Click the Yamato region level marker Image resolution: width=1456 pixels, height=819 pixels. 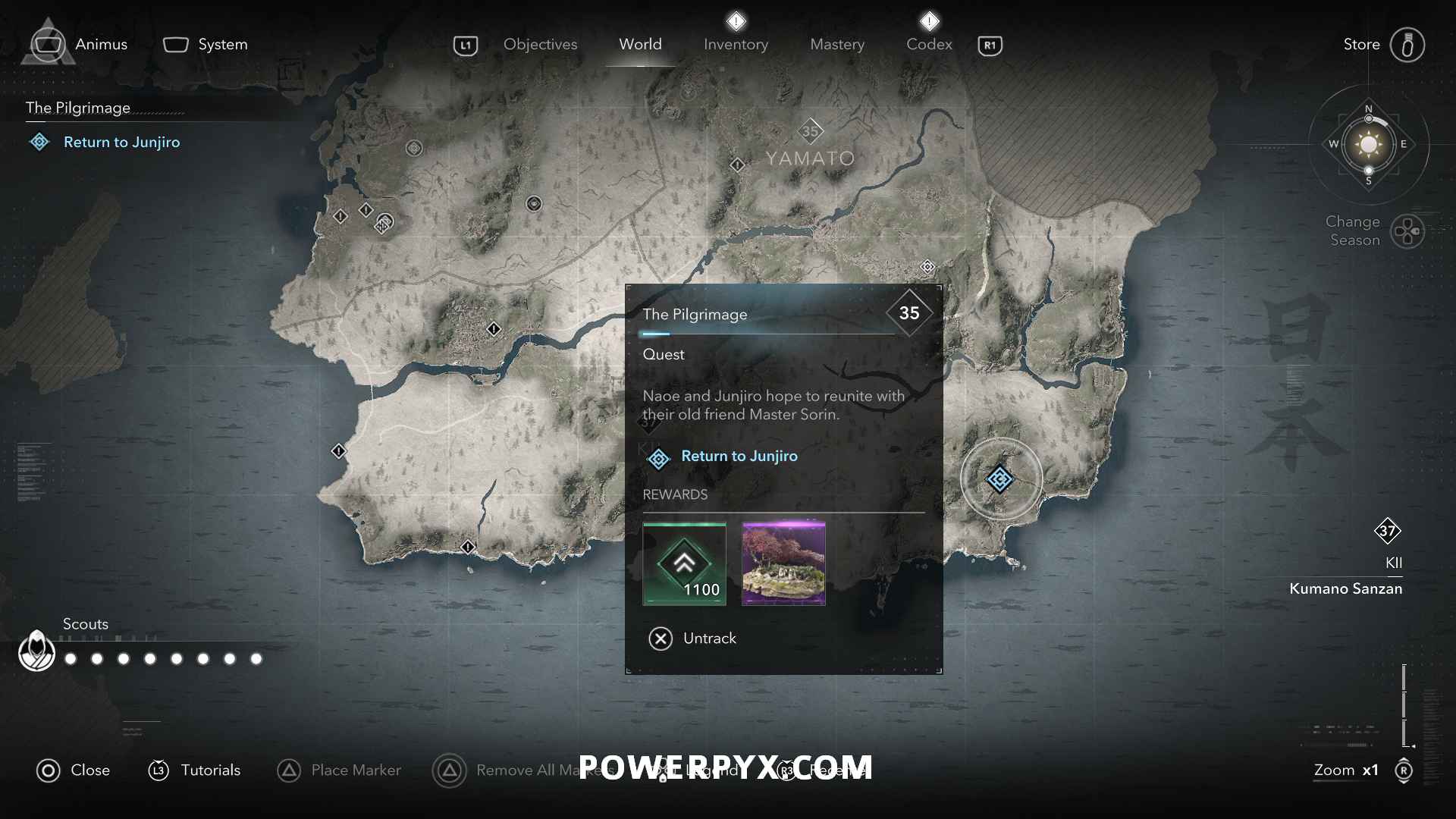click(x=811, y=131)
